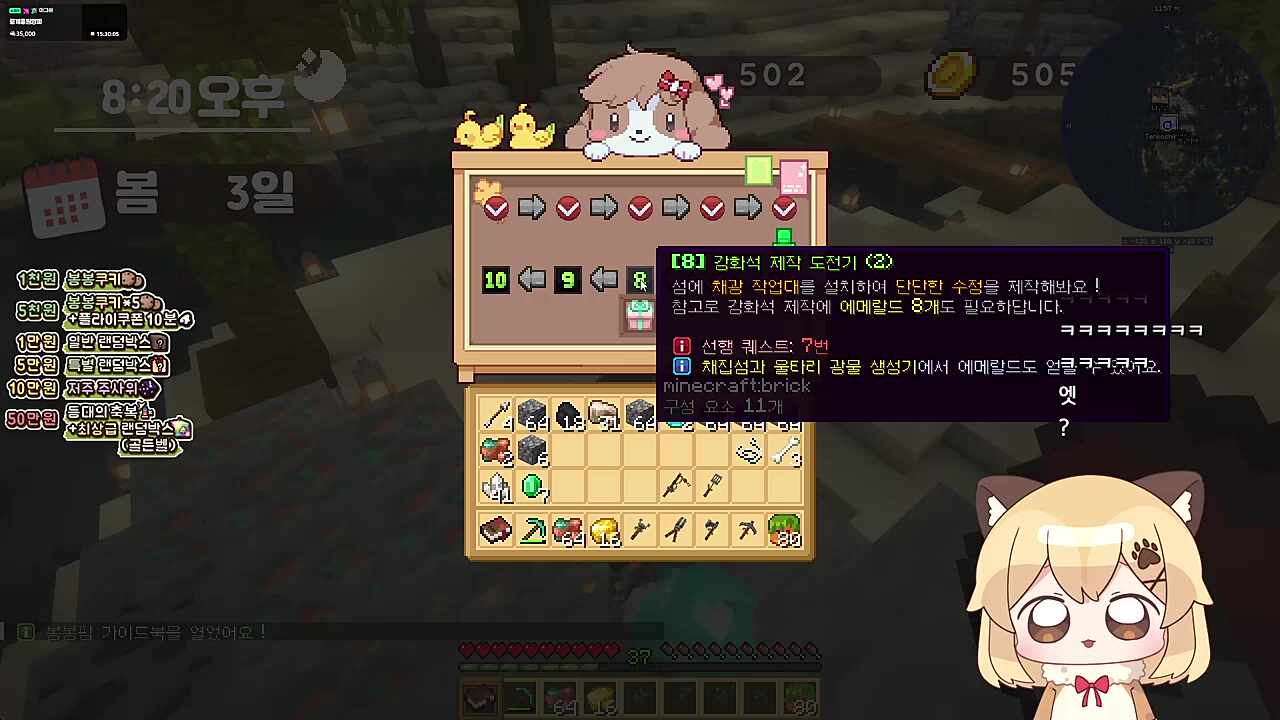Screen dimensions: 1280x720
Task: Switch to the green note tab on the board
Action: coord(759,172)
